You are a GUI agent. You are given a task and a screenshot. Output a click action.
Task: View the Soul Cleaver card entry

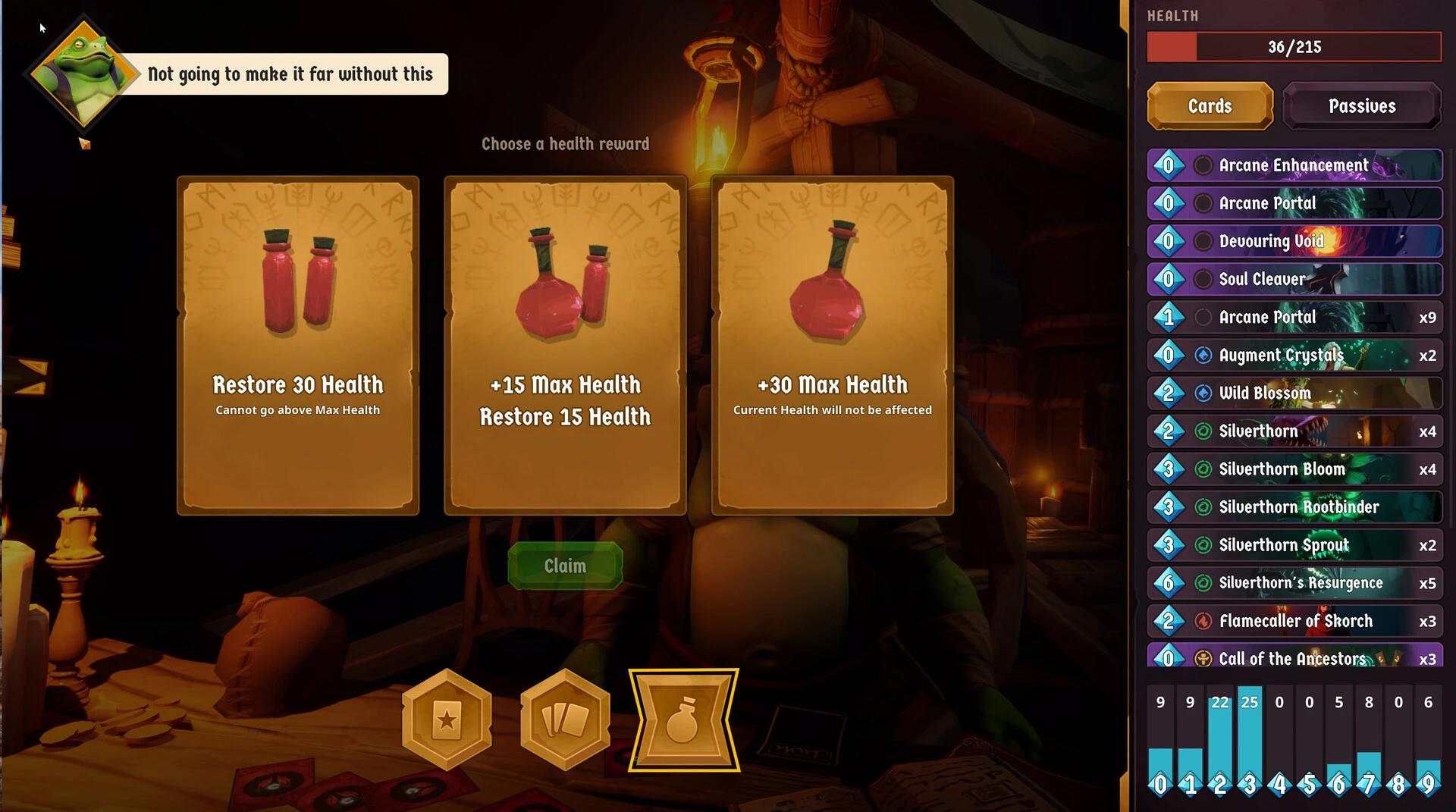tap(1294, 279)
